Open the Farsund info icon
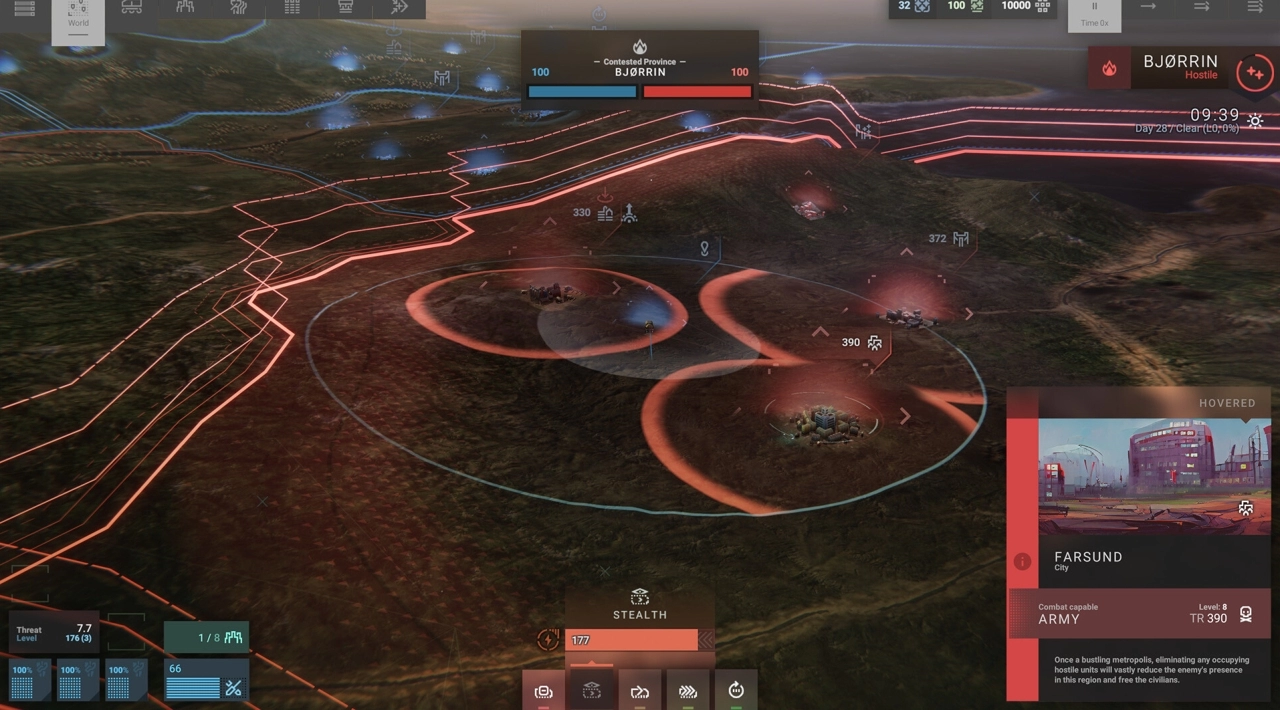Image resolution: width=1280 pixels, height=710 pixels. point(1022,562)
